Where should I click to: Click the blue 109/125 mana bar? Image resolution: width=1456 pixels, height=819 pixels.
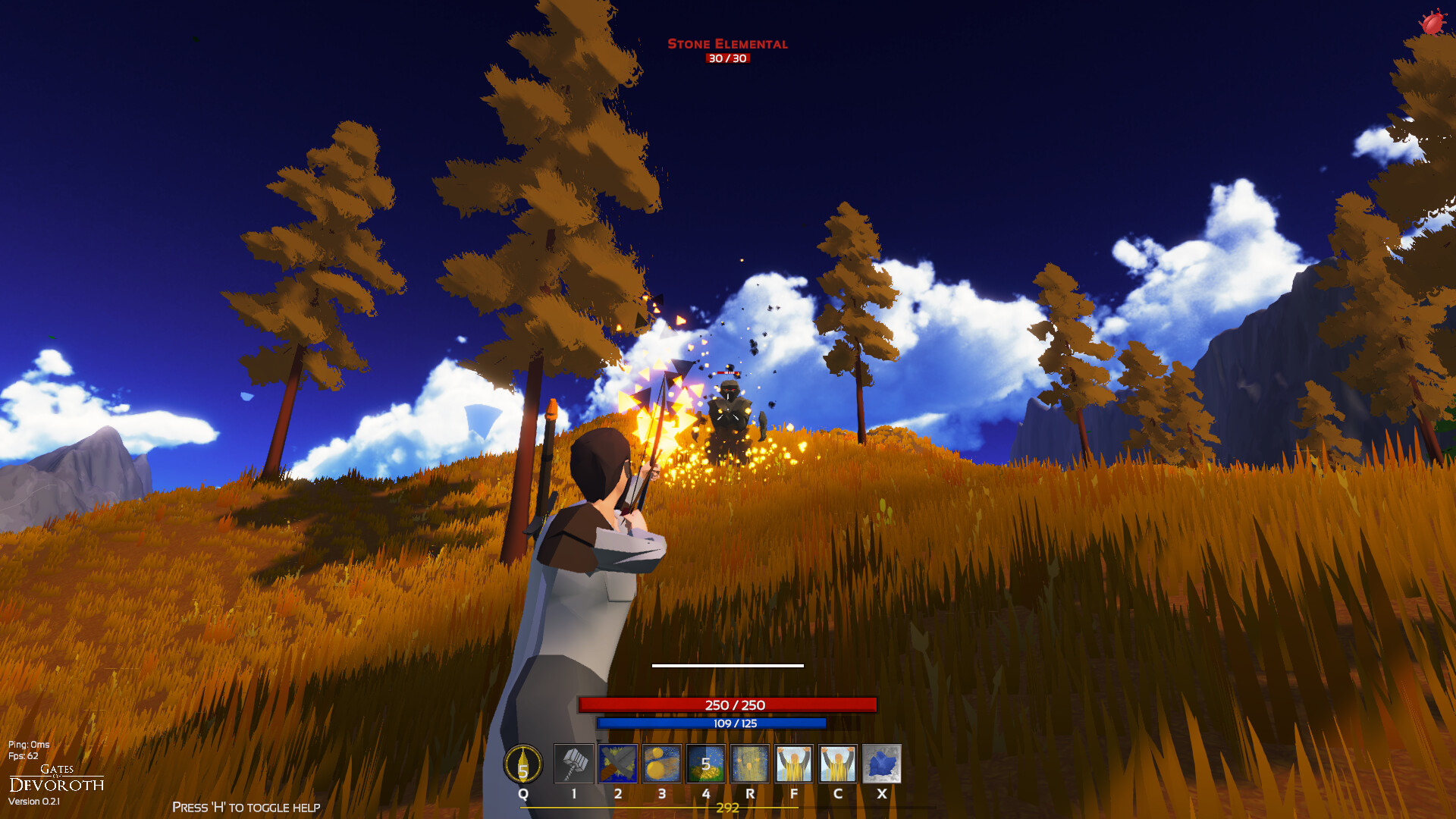(x=727, y=724)
